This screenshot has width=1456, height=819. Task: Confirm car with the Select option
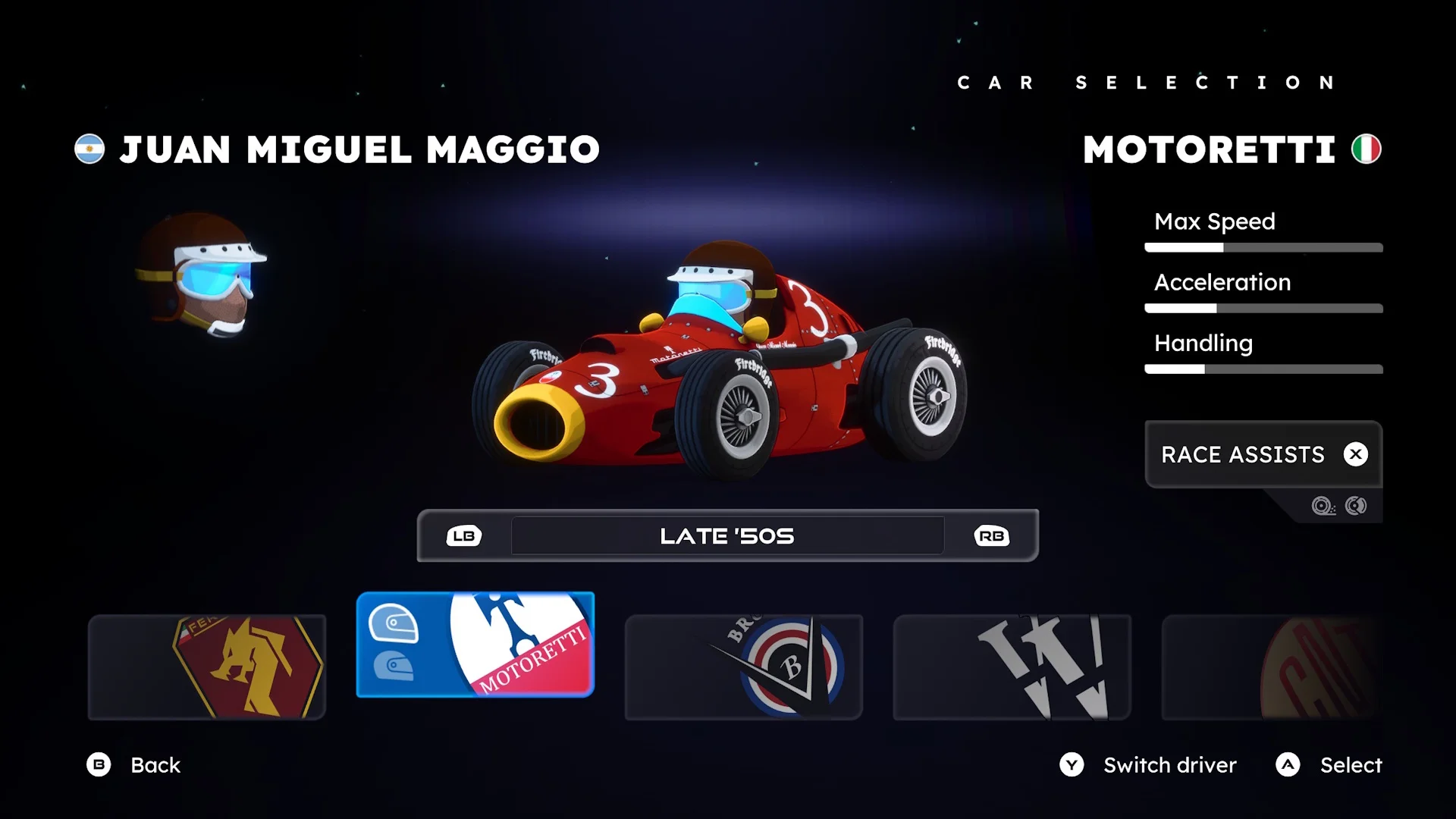[x=1329, y=764]
